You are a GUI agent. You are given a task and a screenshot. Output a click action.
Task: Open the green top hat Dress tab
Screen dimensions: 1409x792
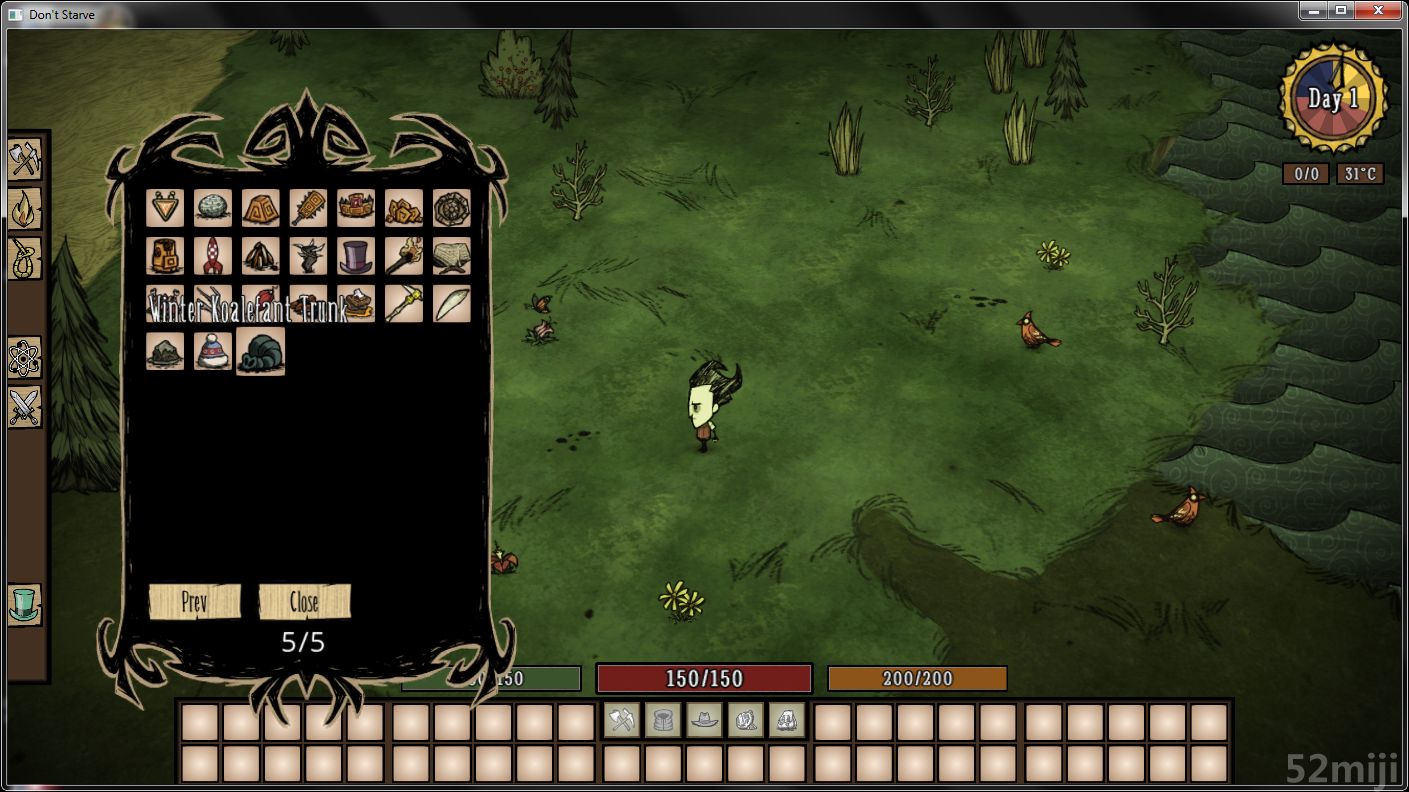[25, 605]
